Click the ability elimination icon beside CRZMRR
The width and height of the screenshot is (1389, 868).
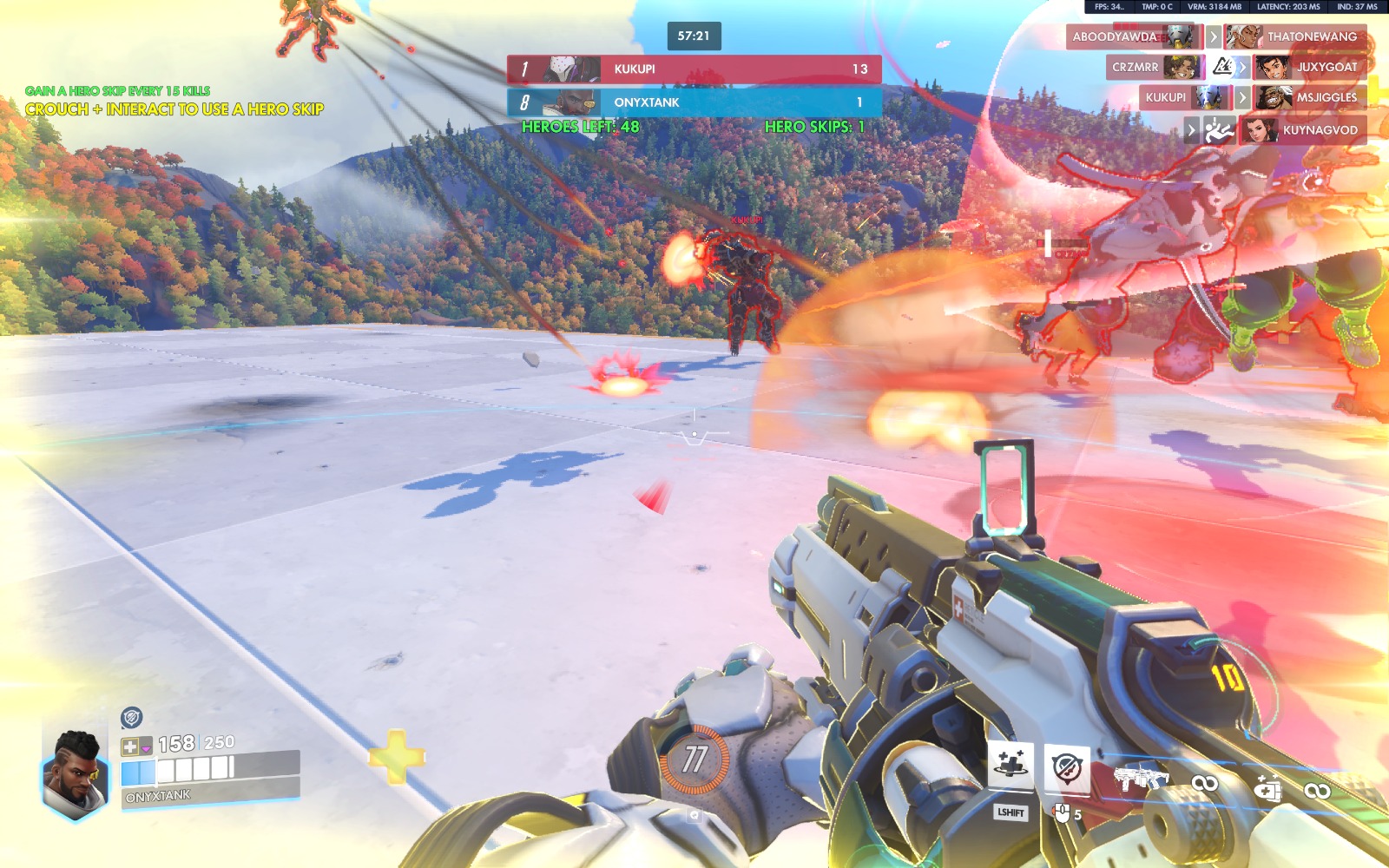(1224, 67)
